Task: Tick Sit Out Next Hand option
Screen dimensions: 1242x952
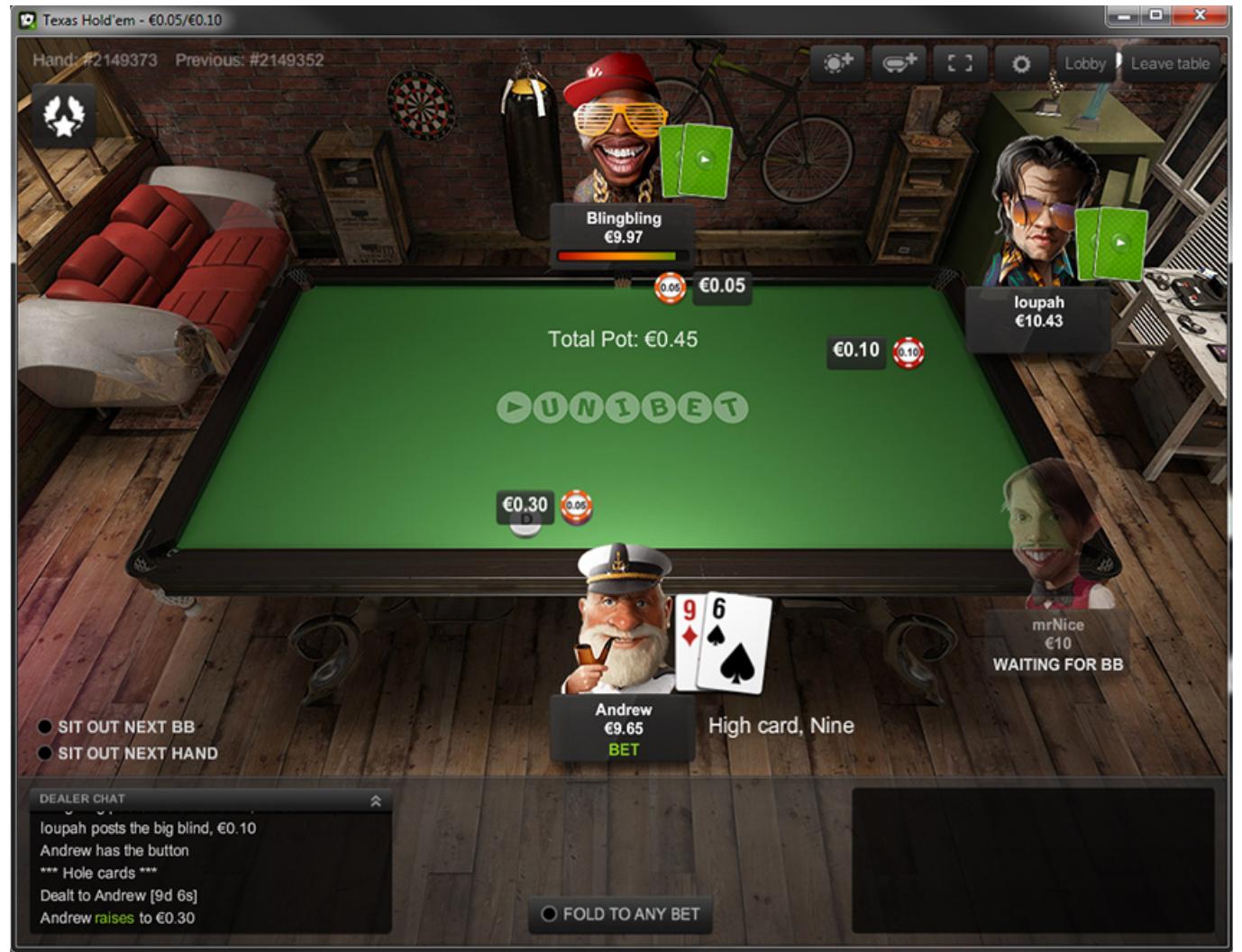Action: [45, 753]
